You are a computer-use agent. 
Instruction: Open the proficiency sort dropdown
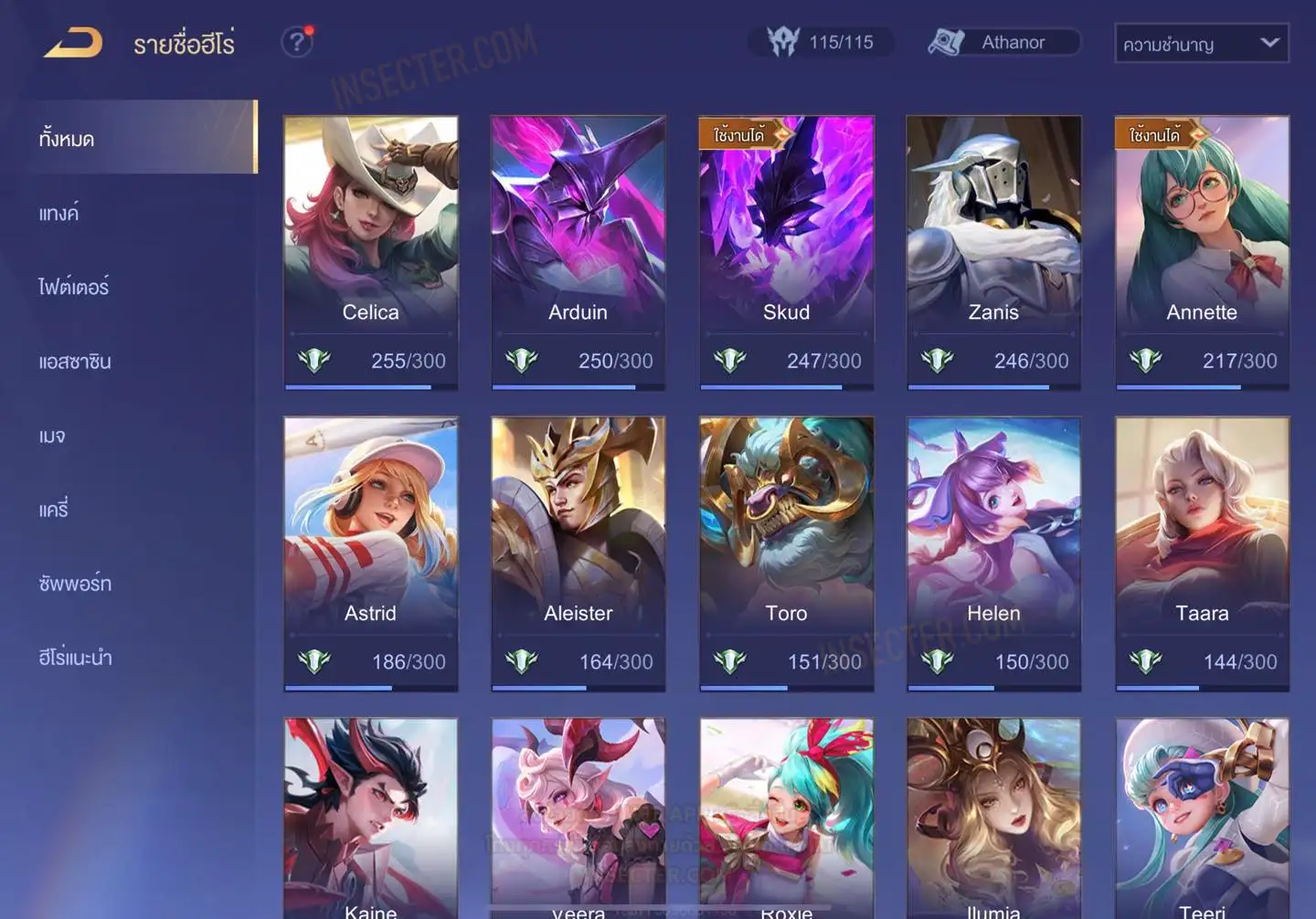tap(1201, 43)
